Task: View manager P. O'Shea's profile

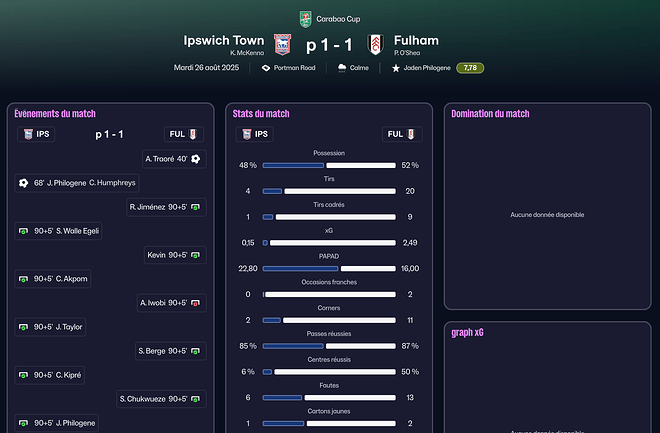Action: click(411, 53)
